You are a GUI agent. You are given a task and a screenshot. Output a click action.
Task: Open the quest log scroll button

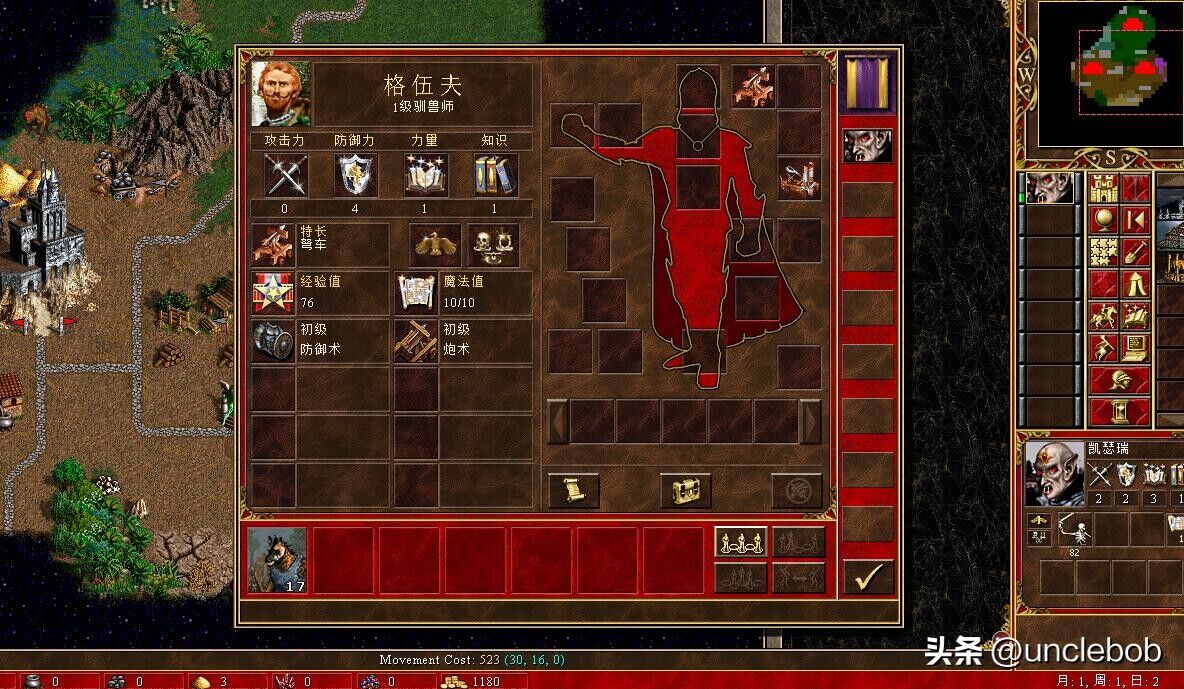(x=574, y=490)
